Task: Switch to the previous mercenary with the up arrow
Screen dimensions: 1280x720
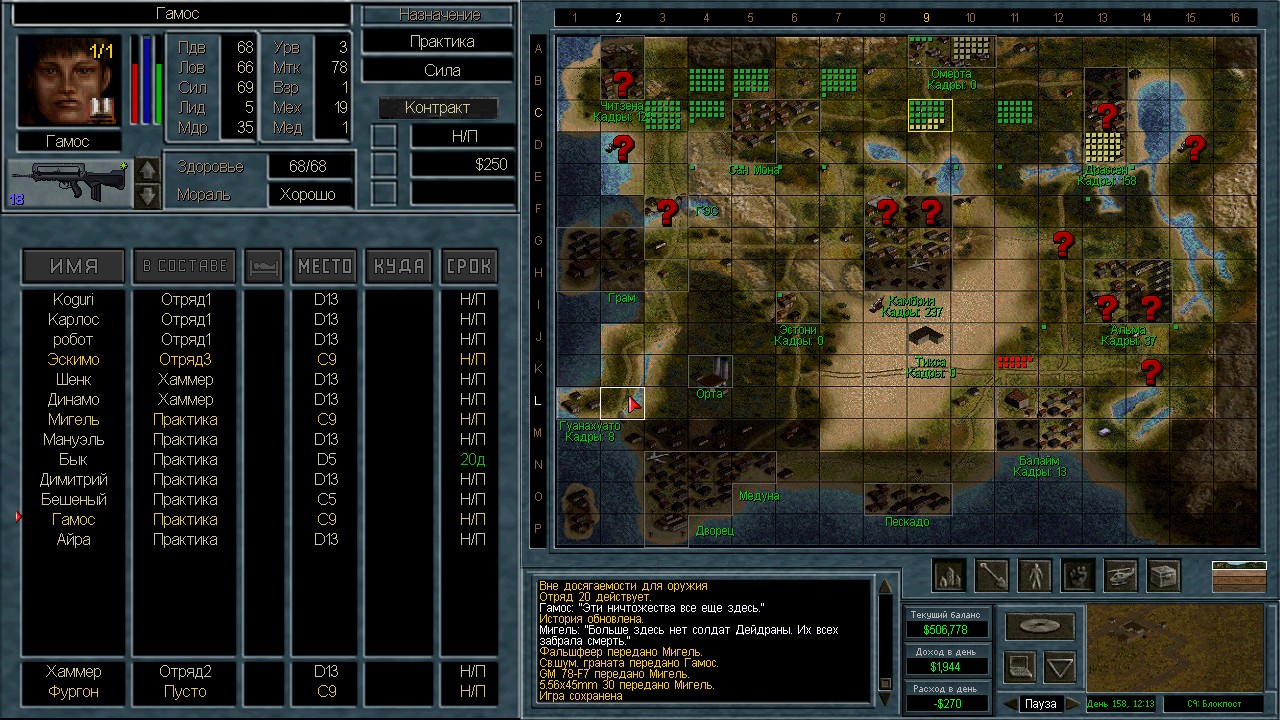Action: click(x=147, y=170)
